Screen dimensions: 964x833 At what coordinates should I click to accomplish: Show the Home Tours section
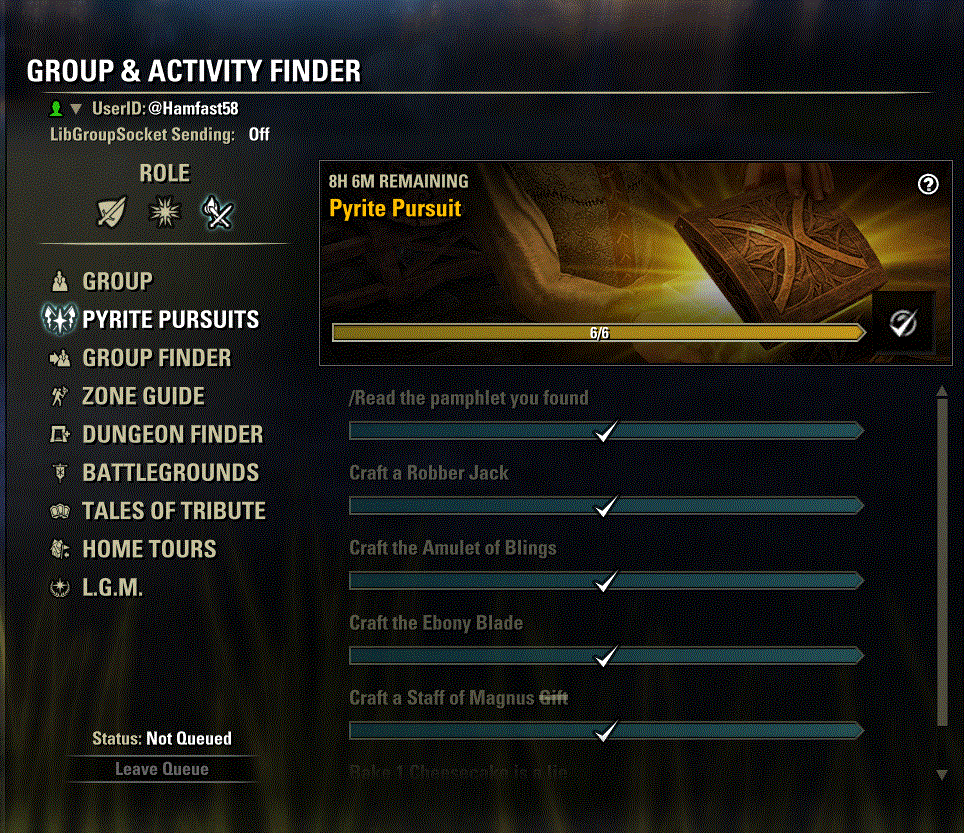pos(149,549)
